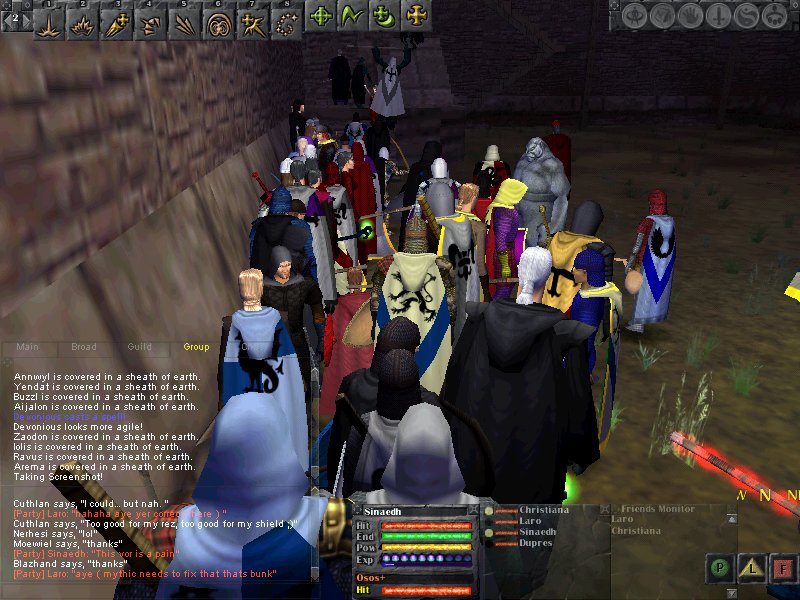Viewport: 800px width, 600px height.
Task: Cast the green lightning-shaped spell
Action: point(352,16)
